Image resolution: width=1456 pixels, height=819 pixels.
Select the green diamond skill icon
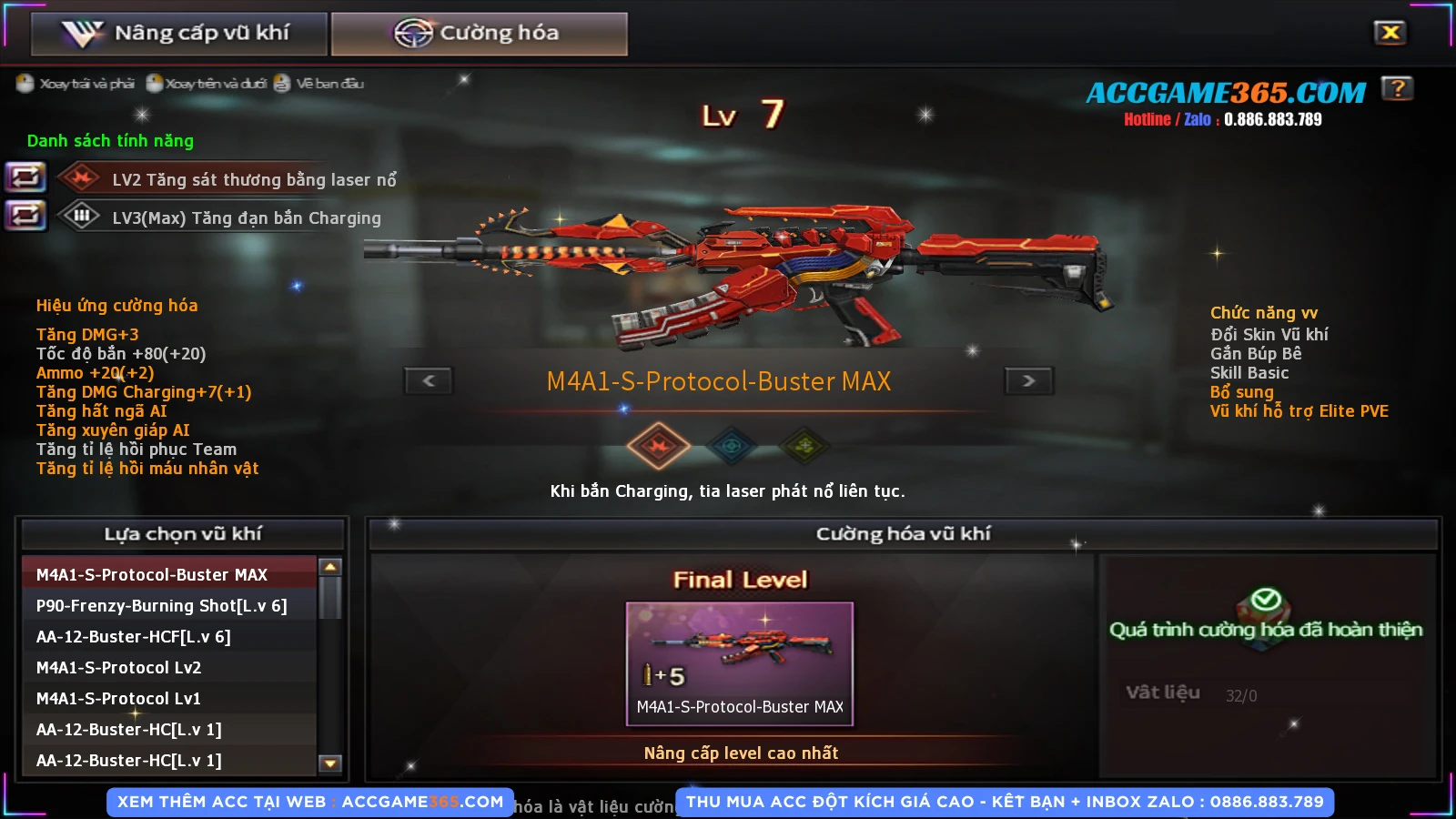tap(804, 446)
